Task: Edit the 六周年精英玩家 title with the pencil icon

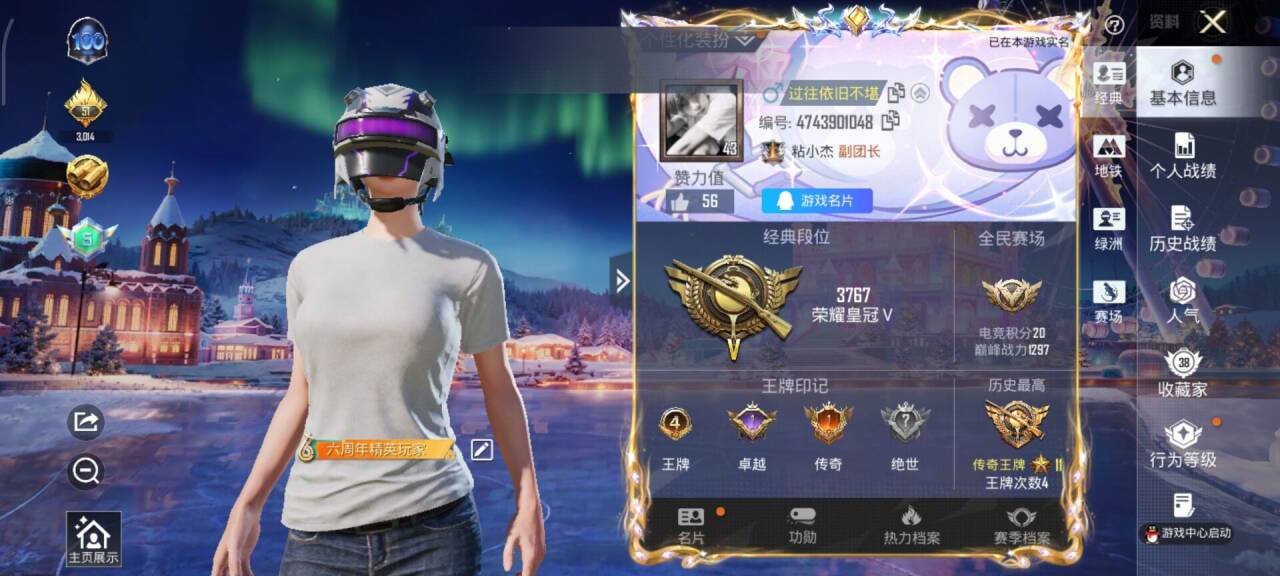Action: (x=482, y=450)
